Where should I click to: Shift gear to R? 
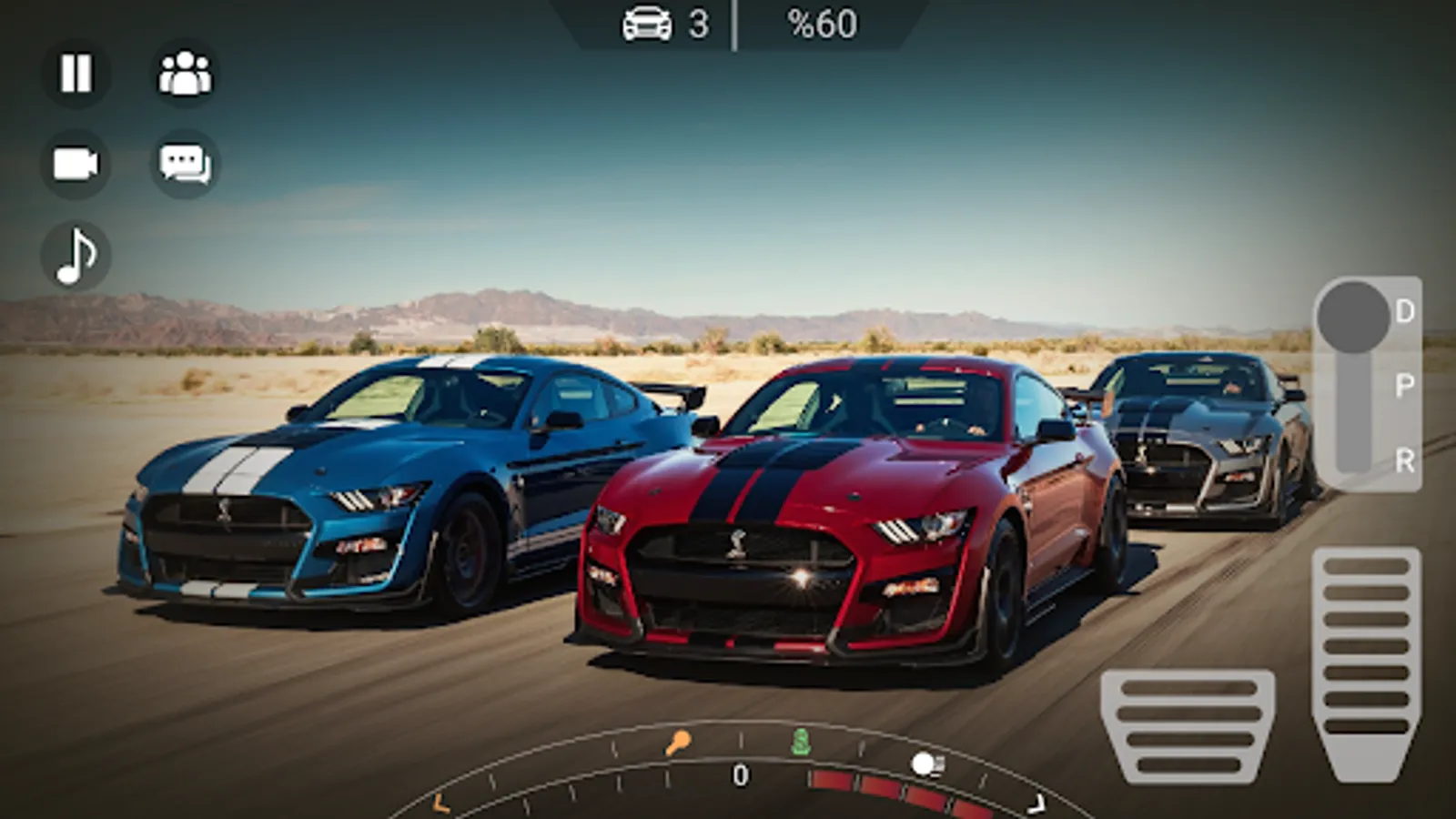pos(1404,460)
